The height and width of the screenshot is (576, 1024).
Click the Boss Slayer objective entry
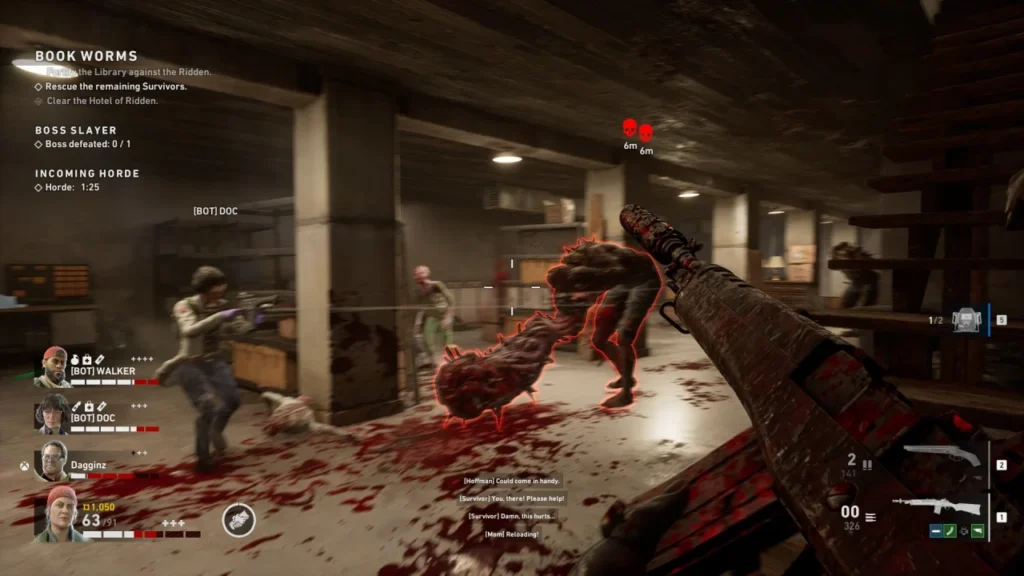[76, 130]
